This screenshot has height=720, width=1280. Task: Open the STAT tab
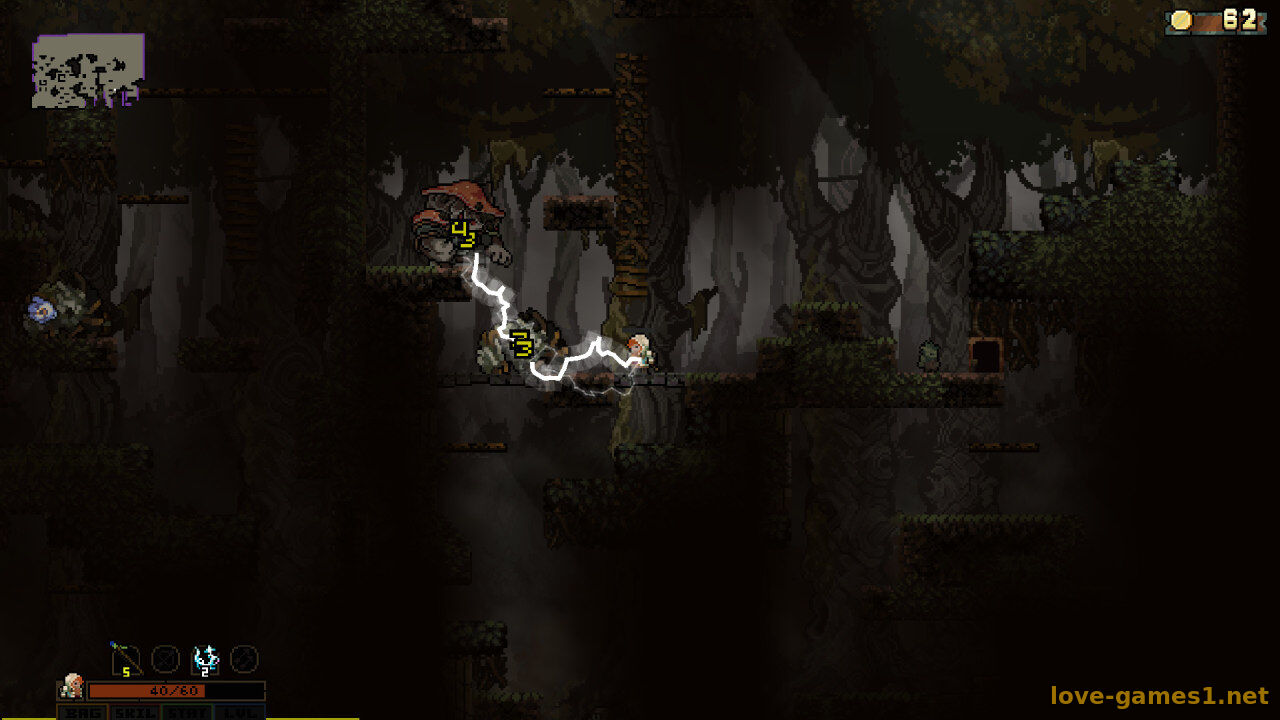coord(186,712)
